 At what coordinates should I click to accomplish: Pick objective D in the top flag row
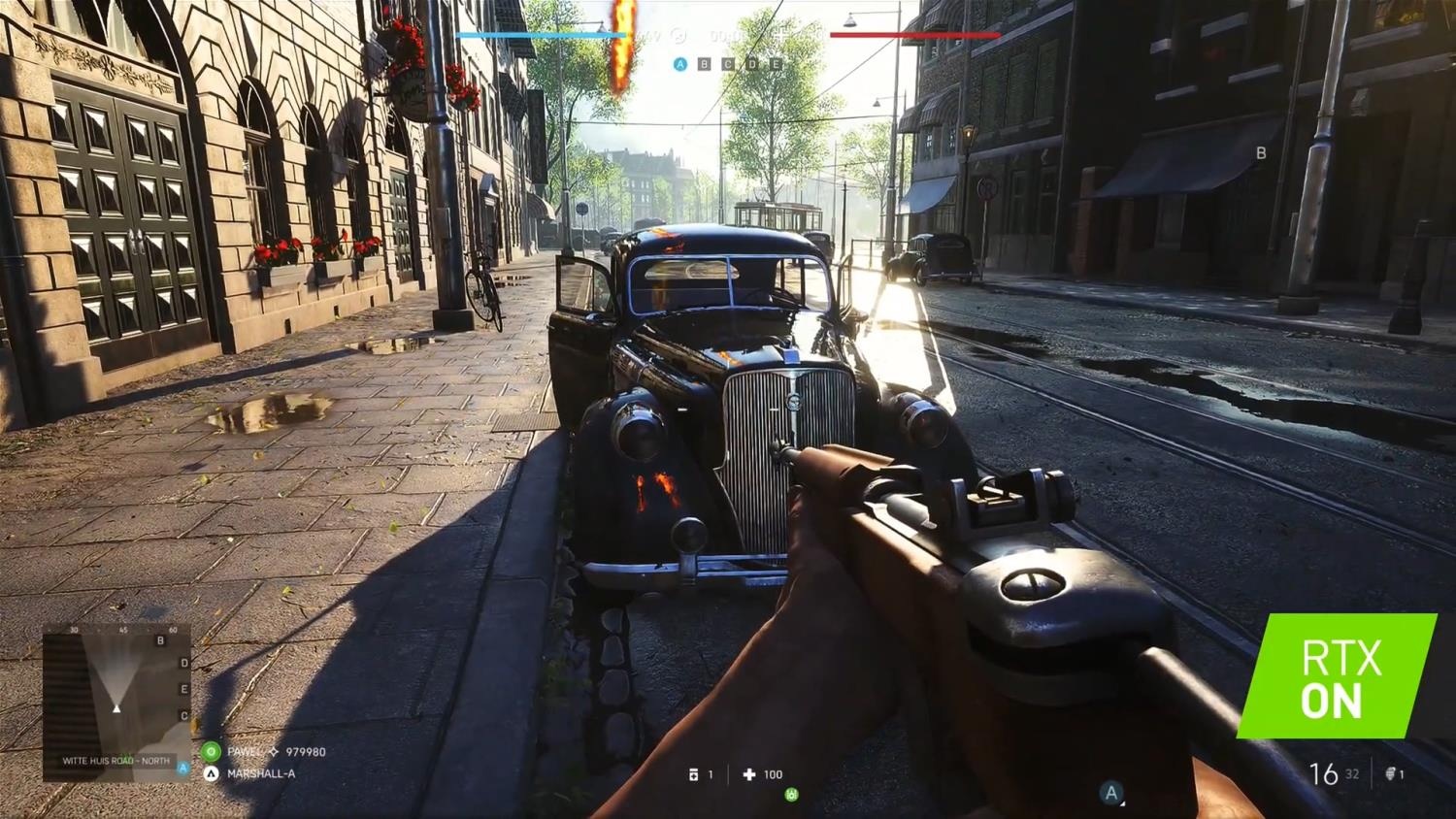tap(752, 64)
